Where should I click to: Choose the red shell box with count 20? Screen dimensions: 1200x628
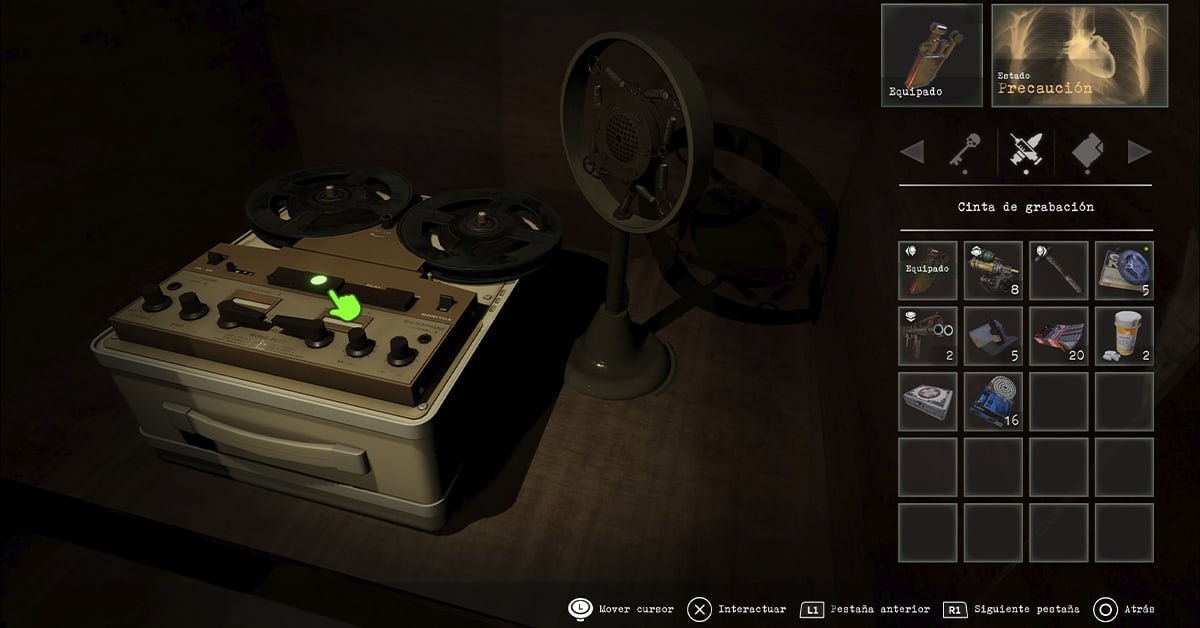pyautogui.click(x=1059, y=336)
